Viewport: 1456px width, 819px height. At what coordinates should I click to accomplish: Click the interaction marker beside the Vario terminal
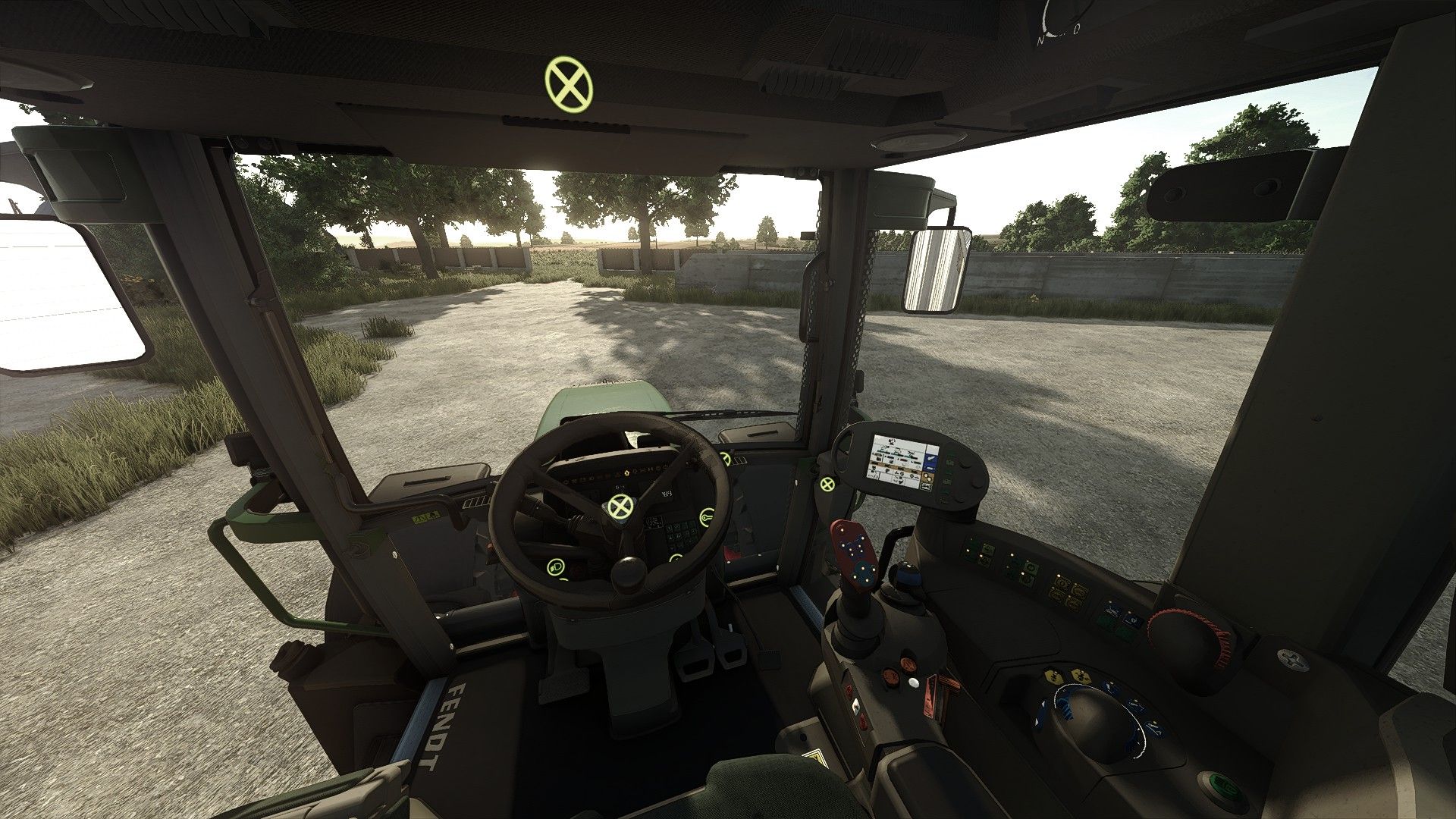pyautogui.click(x=827, y=485)
